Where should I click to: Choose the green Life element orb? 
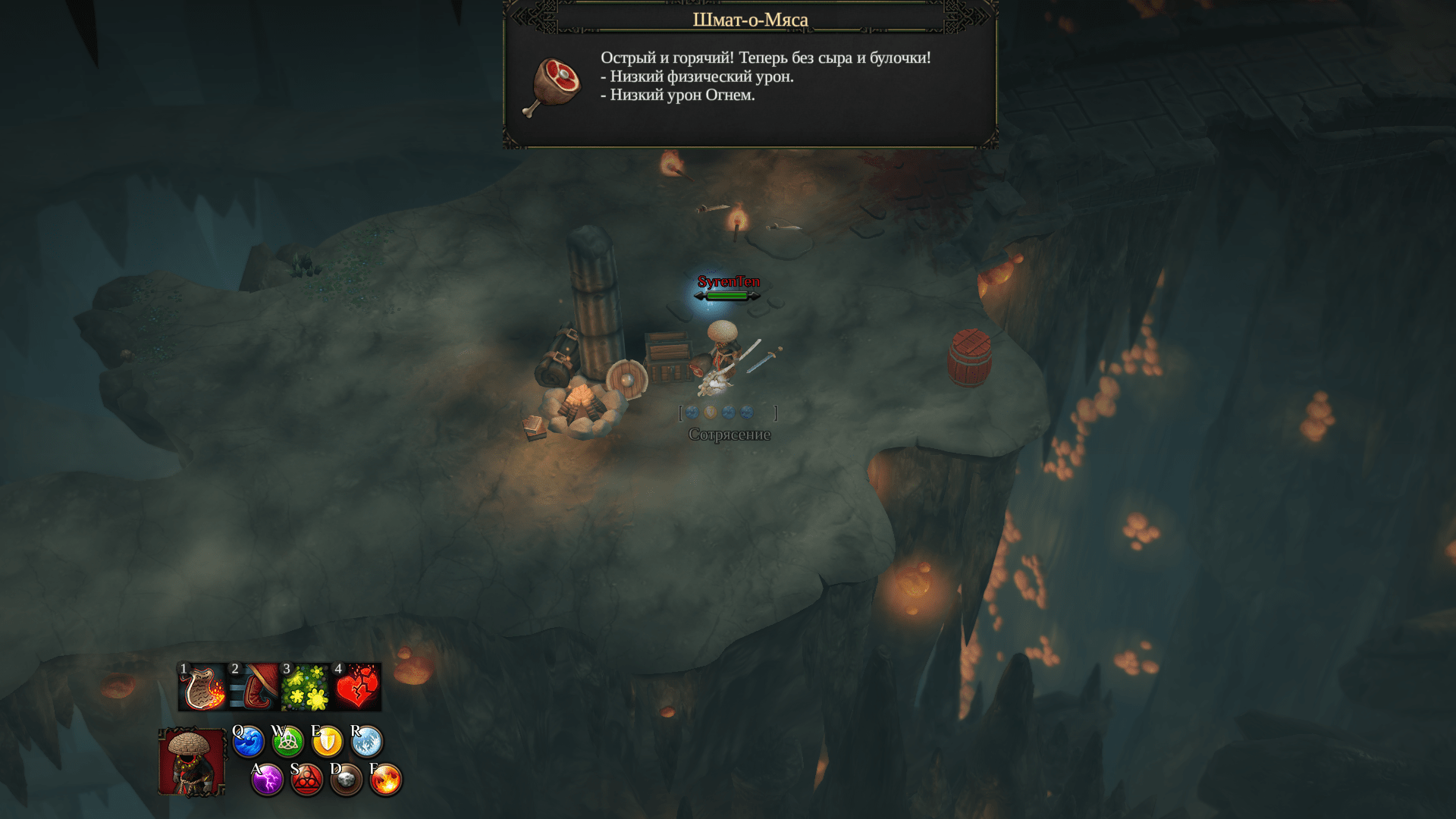point(287,742)
